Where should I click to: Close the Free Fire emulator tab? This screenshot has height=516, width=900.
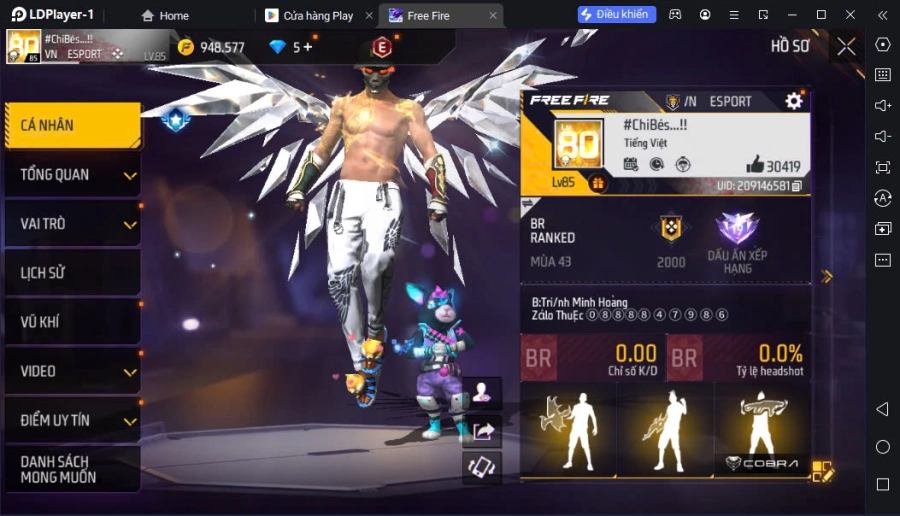pyautogui.click(x=493, y=16)
